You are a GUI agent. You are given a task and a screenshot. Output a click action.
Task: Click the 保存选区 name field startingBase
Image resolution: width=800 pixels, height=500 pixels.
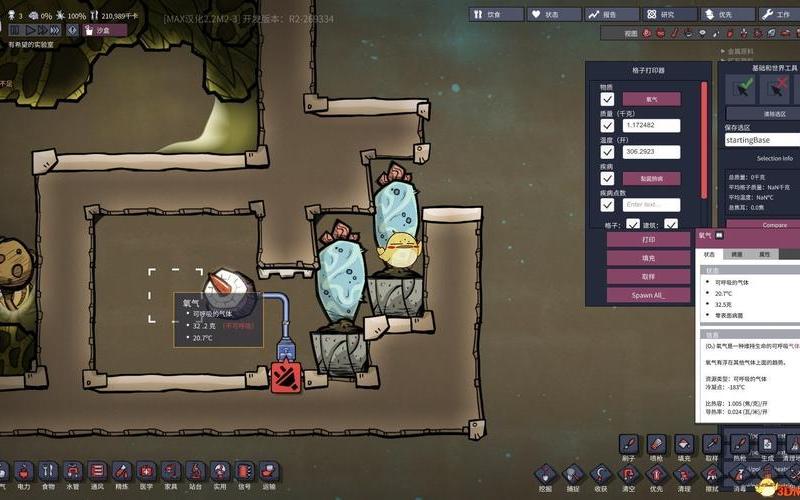coord(762,141)
